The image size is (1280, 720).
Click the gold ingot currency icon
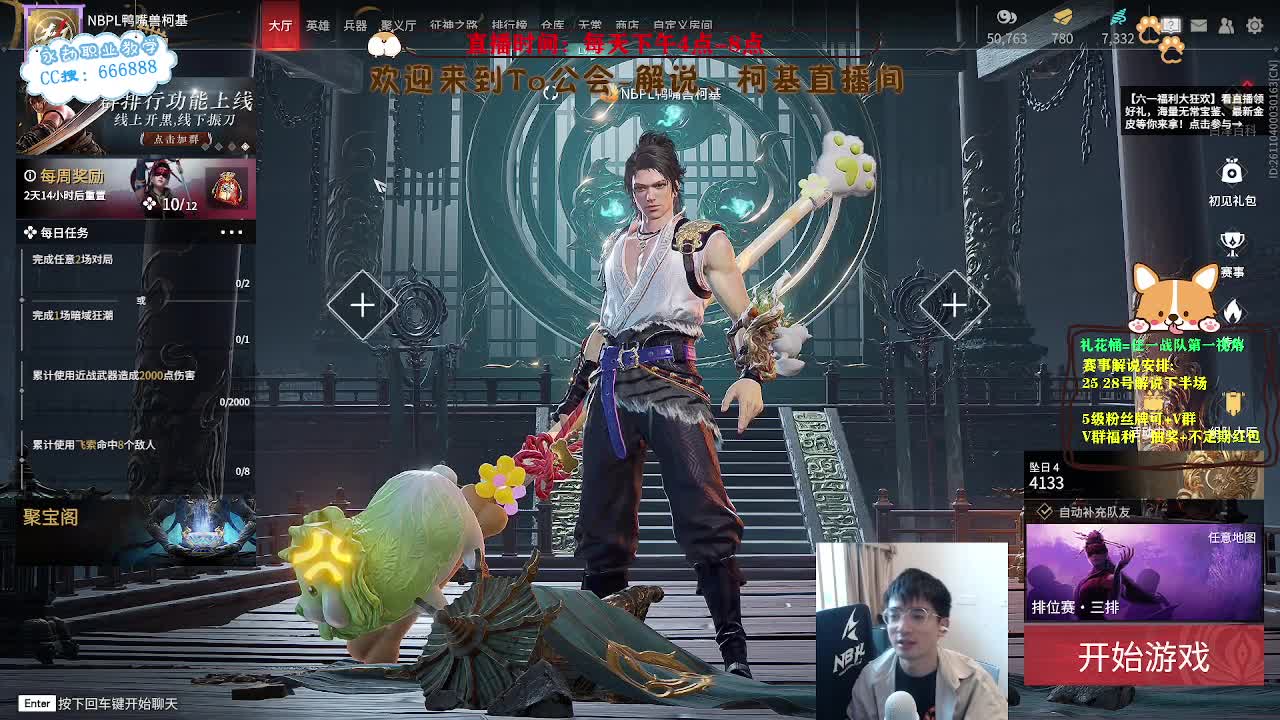pyautogui.click(x=1062, y=16)
